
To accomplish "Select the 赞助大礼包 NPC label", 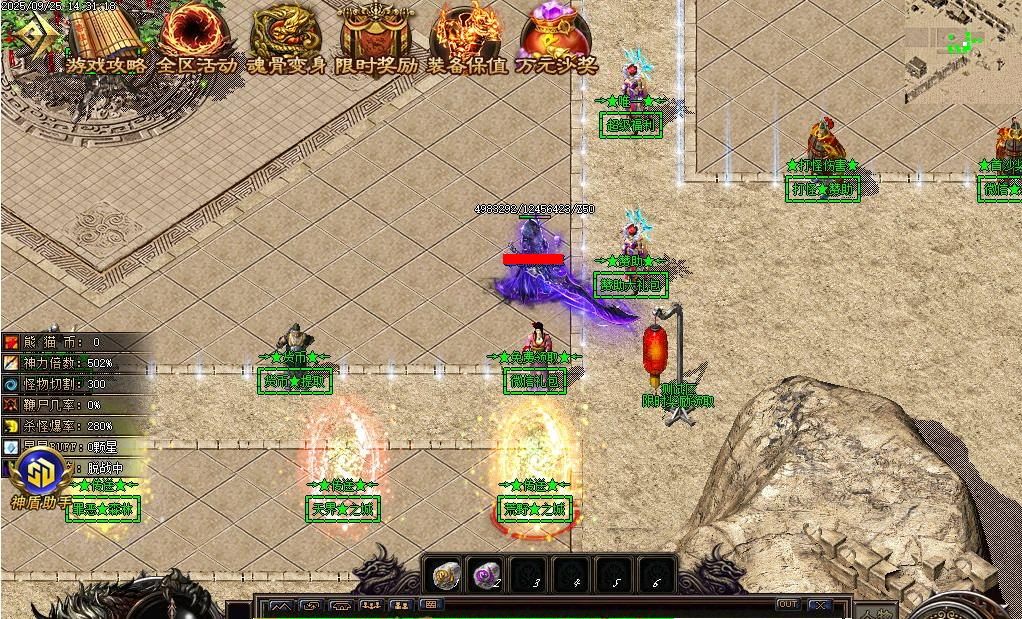I will (x=630, y=285).
